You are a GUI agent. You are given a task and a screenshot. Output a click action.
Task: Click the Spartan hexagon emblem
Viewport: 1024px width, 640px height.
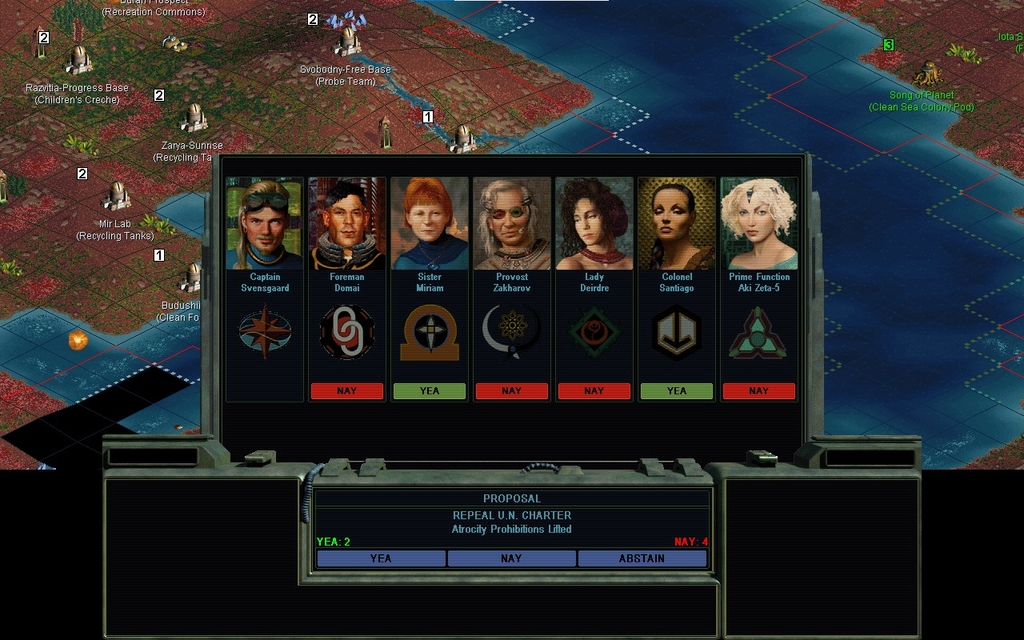point(676,332)
